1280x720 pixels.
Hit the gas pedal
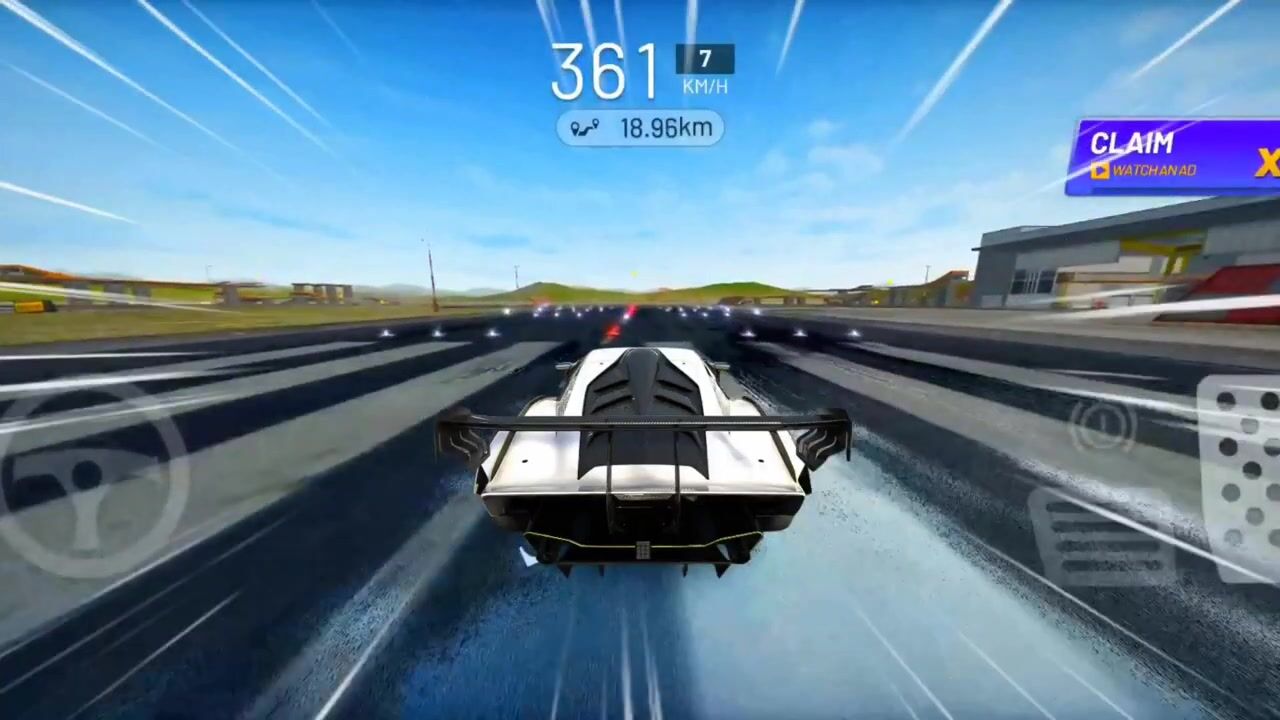1241,476
